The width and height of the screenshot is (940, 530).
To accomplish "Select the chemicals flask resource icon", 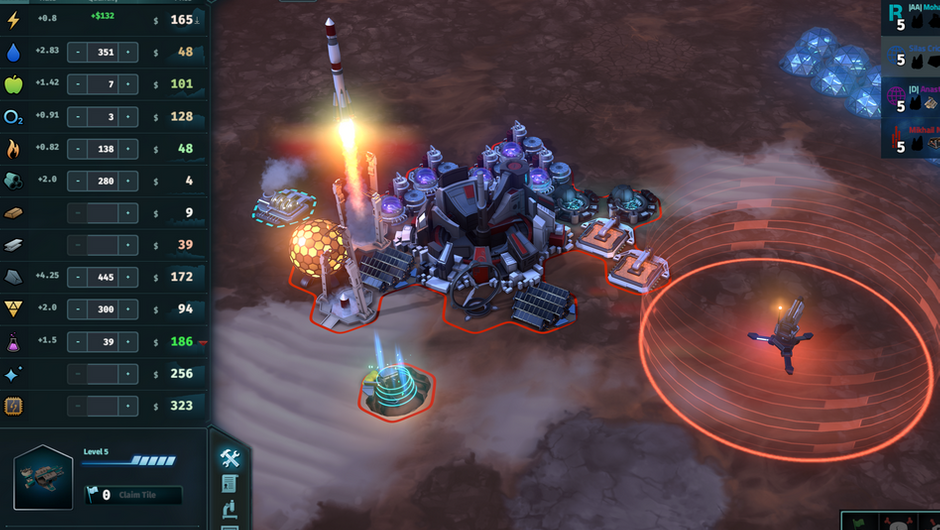I will [14, 342].
